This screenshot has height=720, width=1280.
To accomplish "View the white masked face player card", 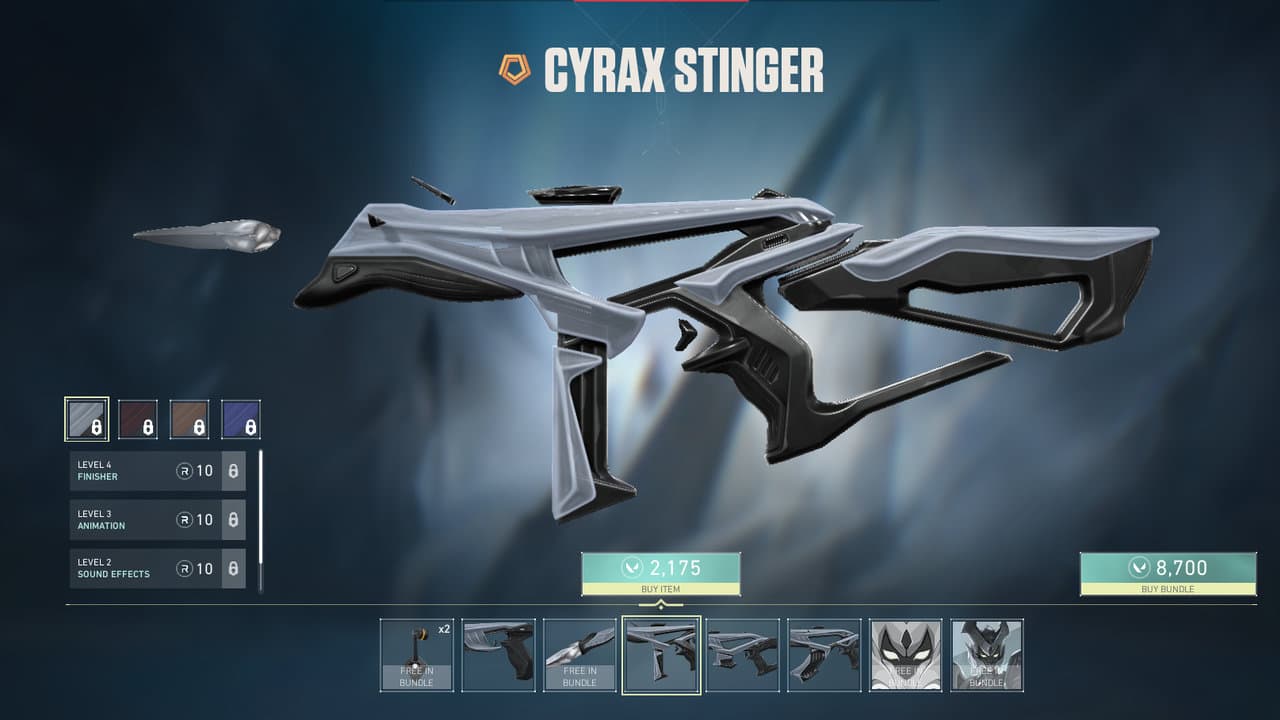I will pos(905,655).
